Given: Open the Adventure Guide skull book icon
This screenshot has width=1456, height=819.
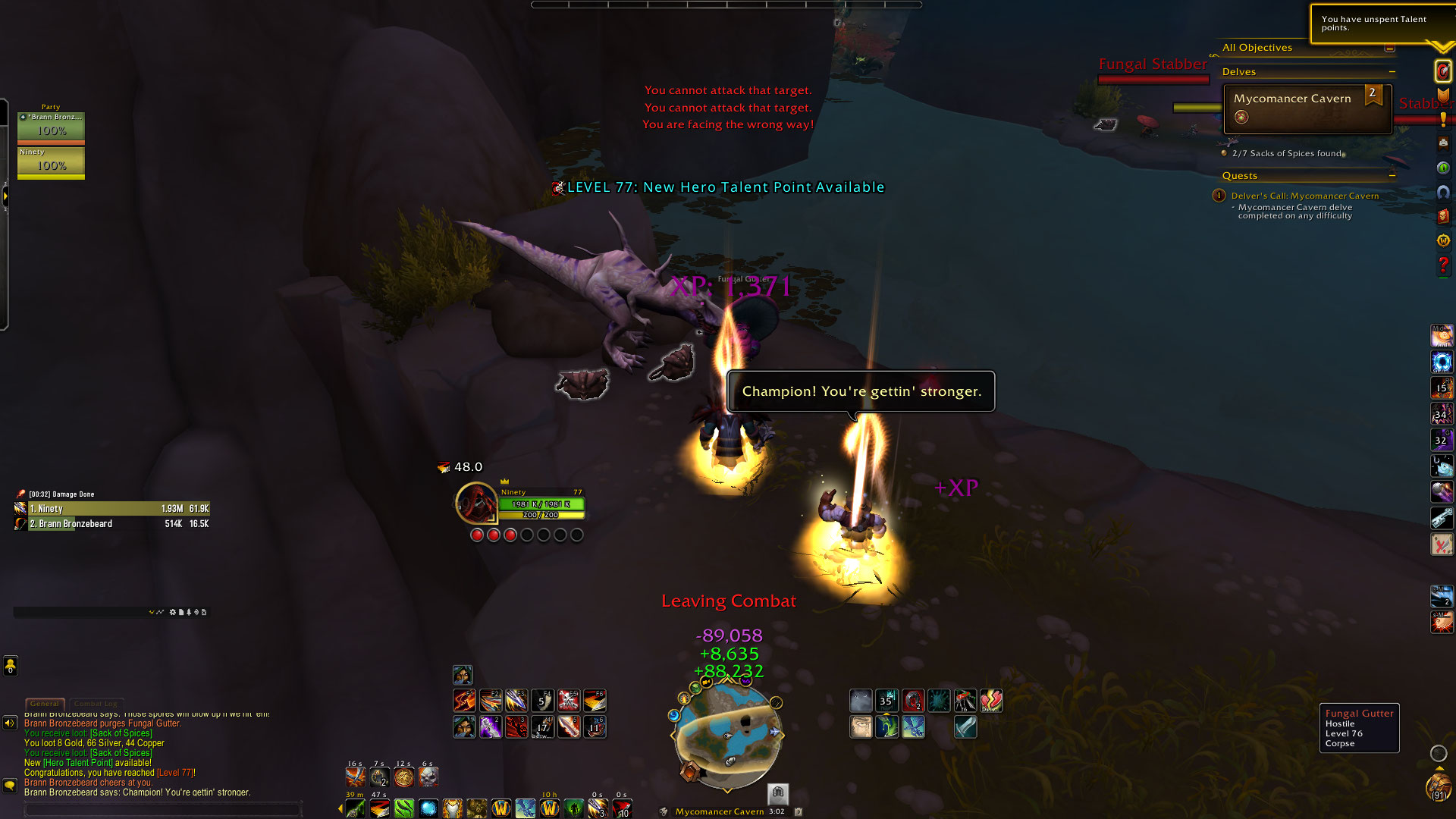Looking at the screenshot, I should 1442,216.
